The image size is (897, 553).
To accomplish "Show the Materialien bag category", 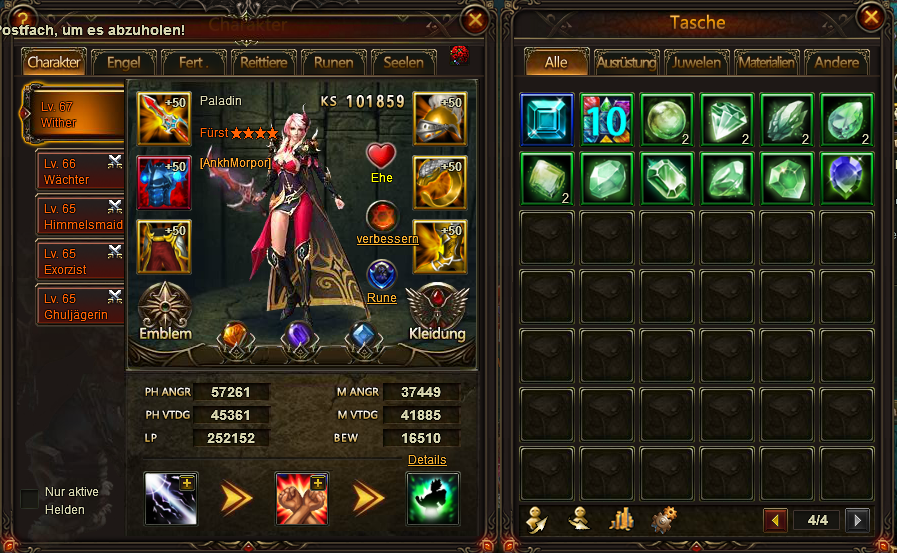I will 766,62.
